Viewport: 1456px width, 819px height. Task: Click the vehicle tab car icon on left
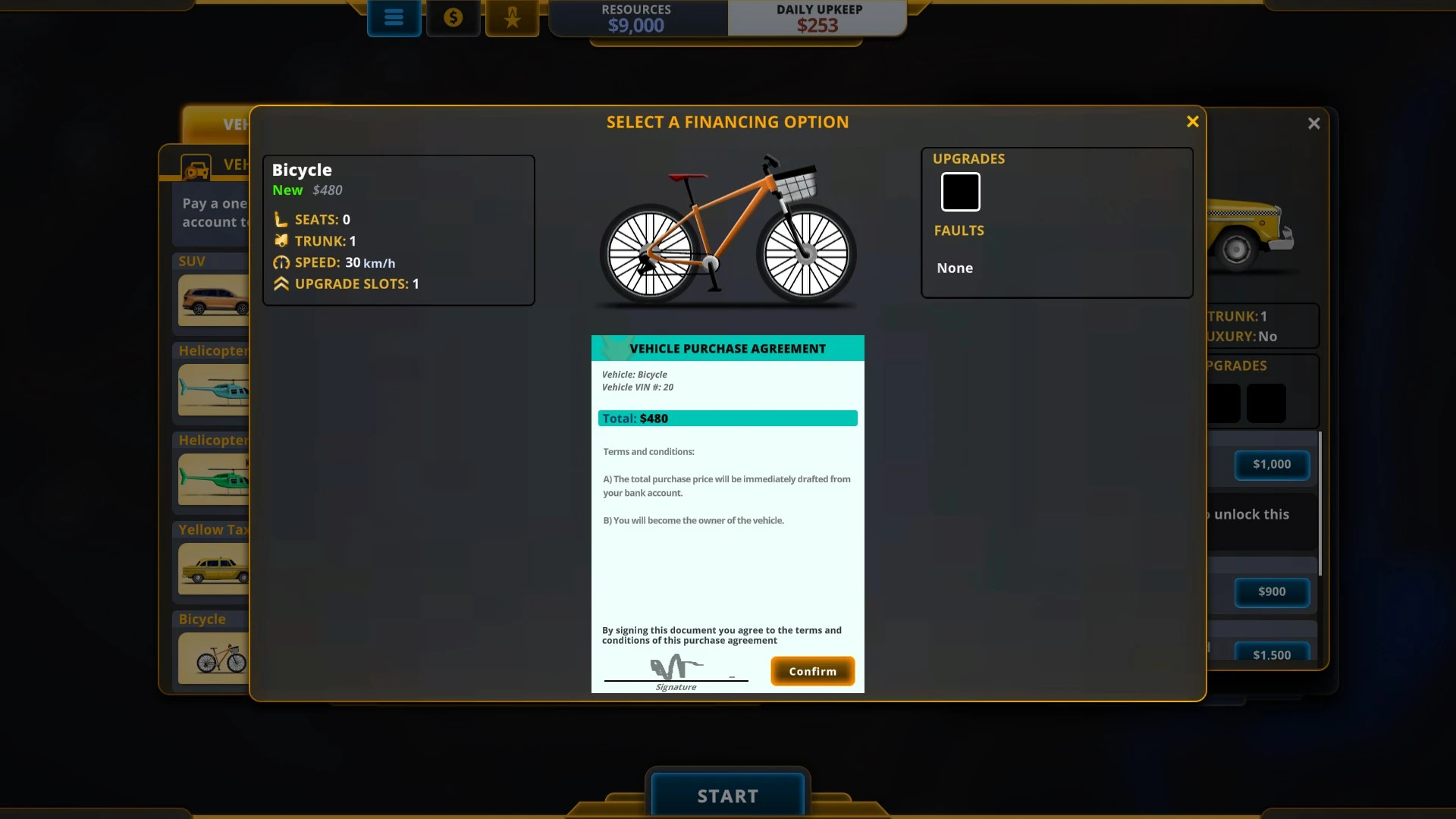pyautogui.click(x=196, y=167)
